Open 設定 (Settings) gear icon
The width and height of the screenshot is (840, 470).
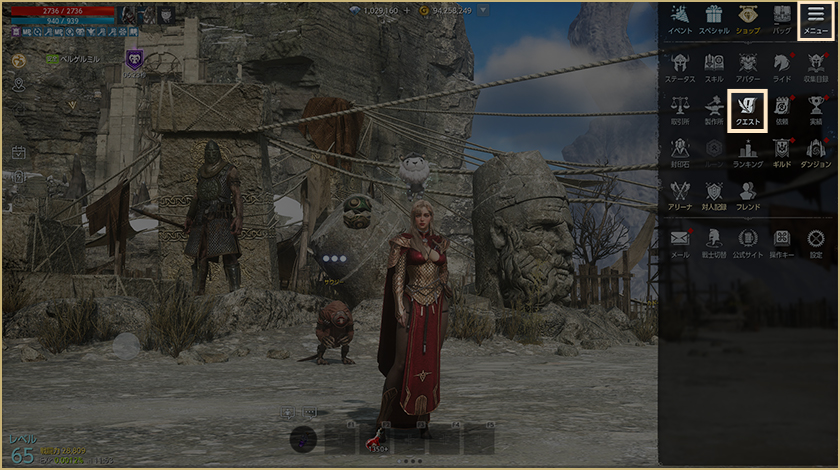pos(816,243)
